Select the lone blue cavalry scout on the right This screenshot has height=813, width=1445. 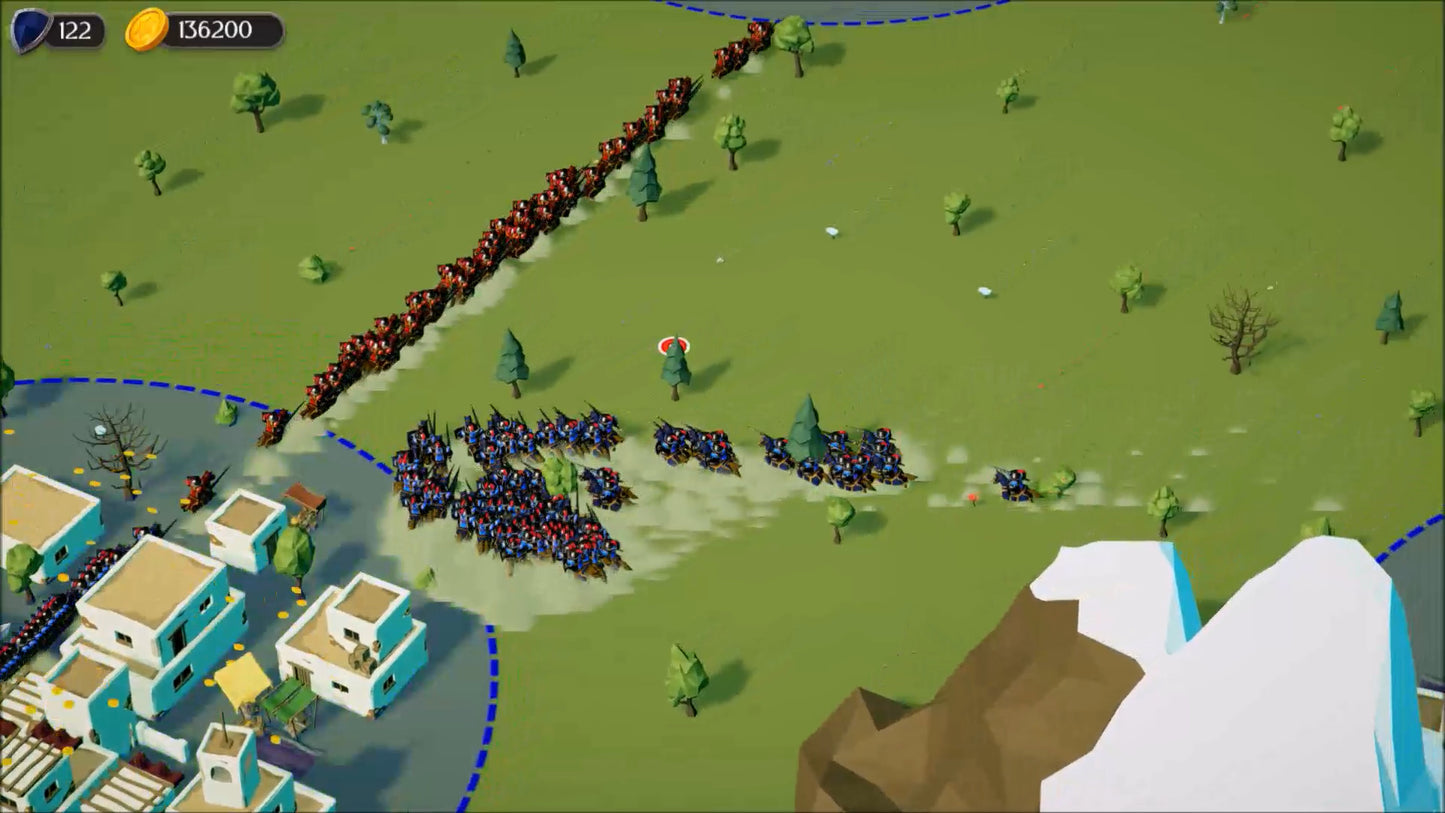coord(1010,487)
